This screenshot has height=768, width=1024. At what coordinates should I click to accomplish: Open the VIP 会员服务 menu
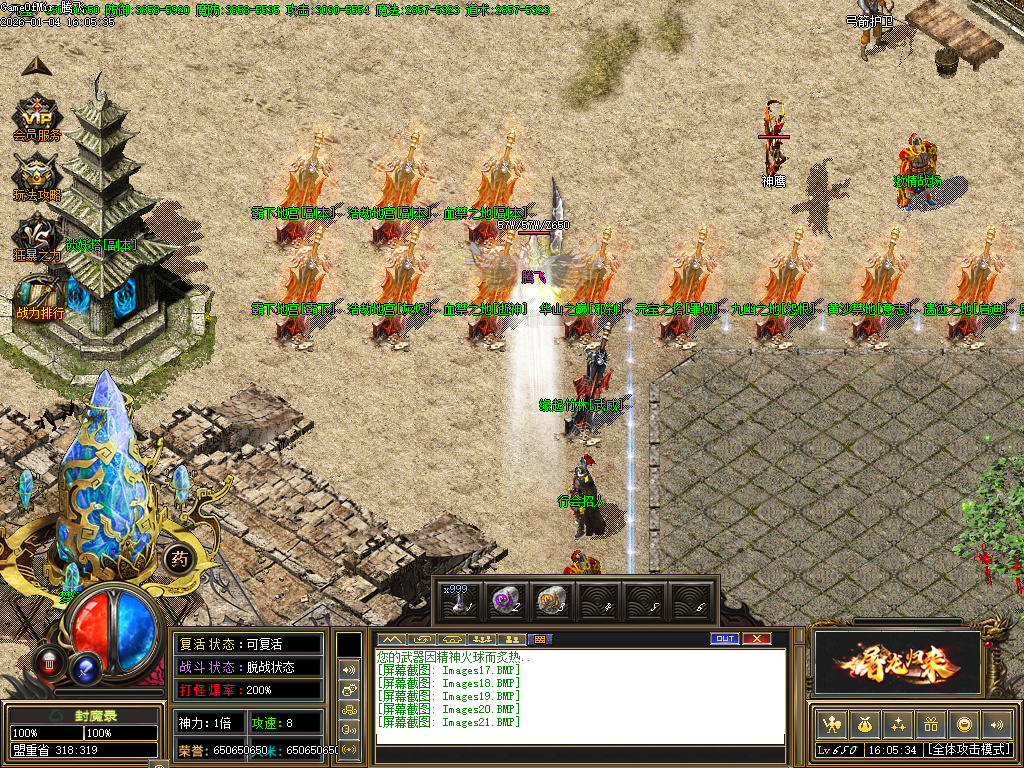pos(37,115)
